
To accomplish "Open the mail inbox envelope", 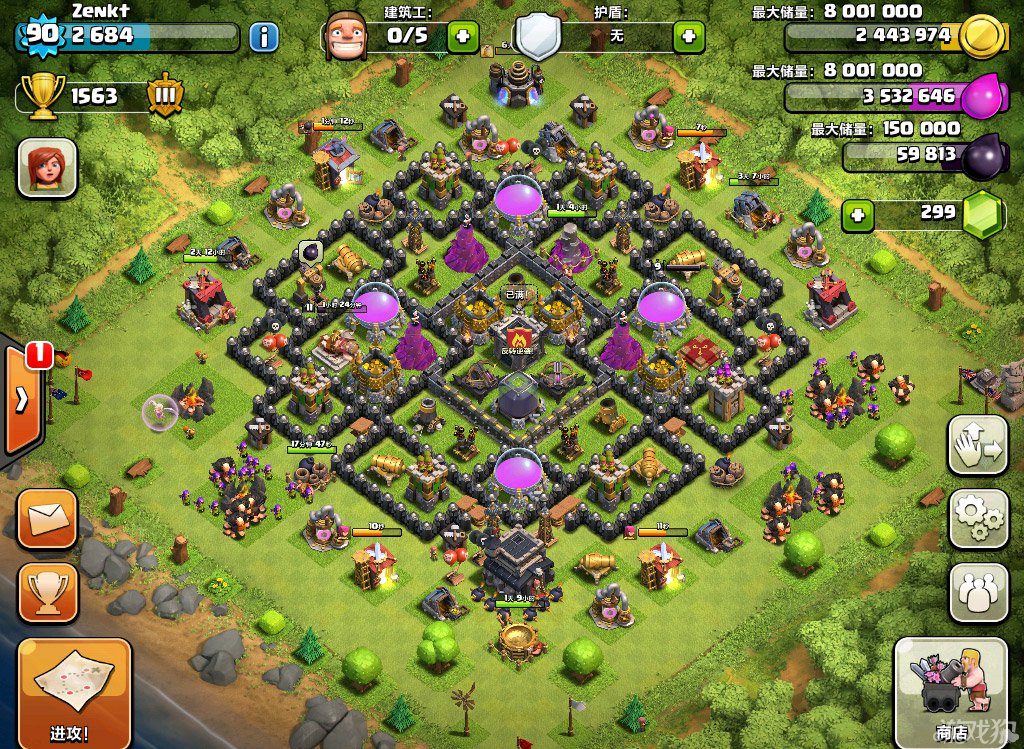I will pos(47,518).
